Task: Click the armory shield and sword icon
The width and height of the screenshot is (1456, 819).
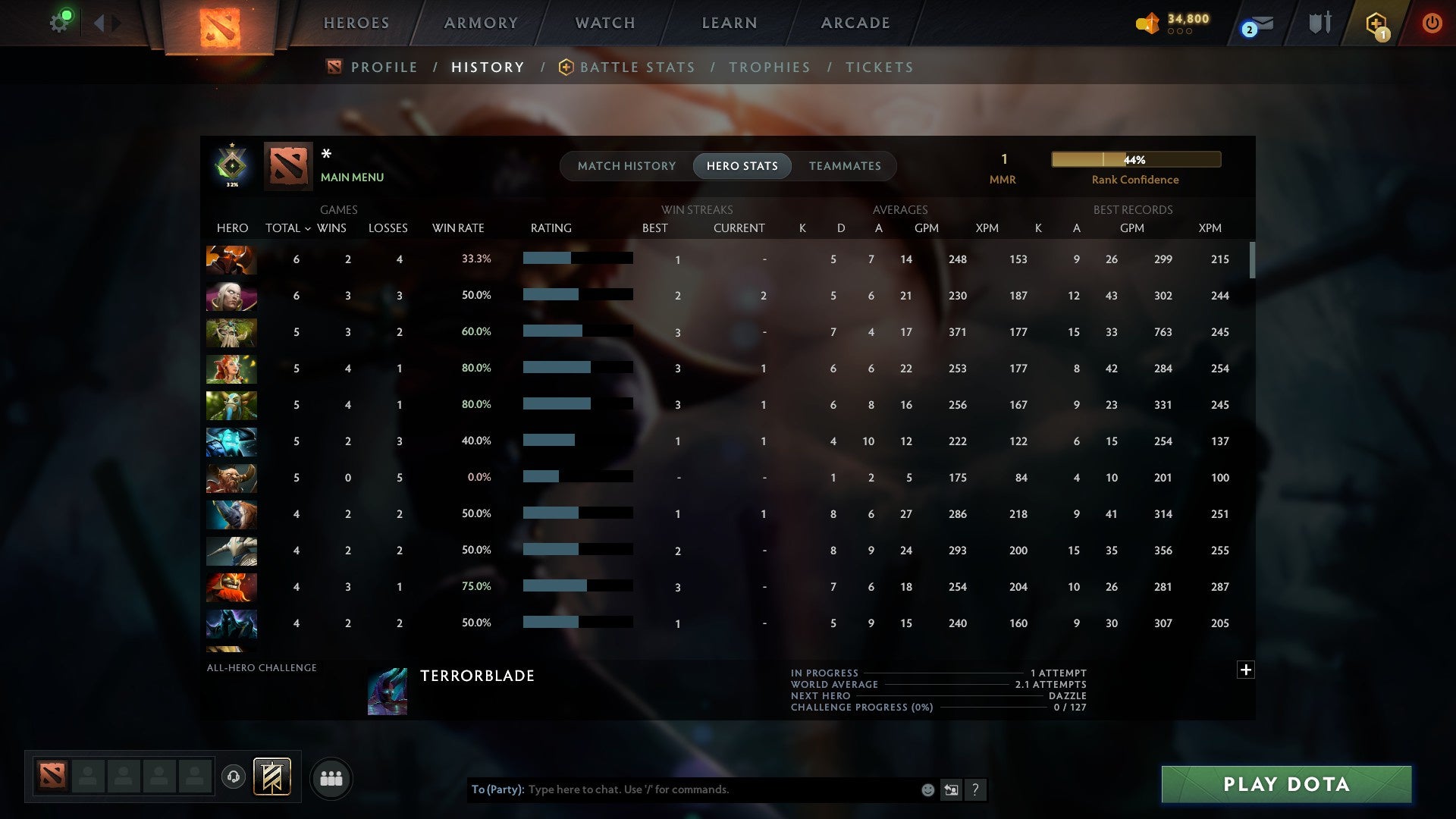Action: (x=1319, y=23)
